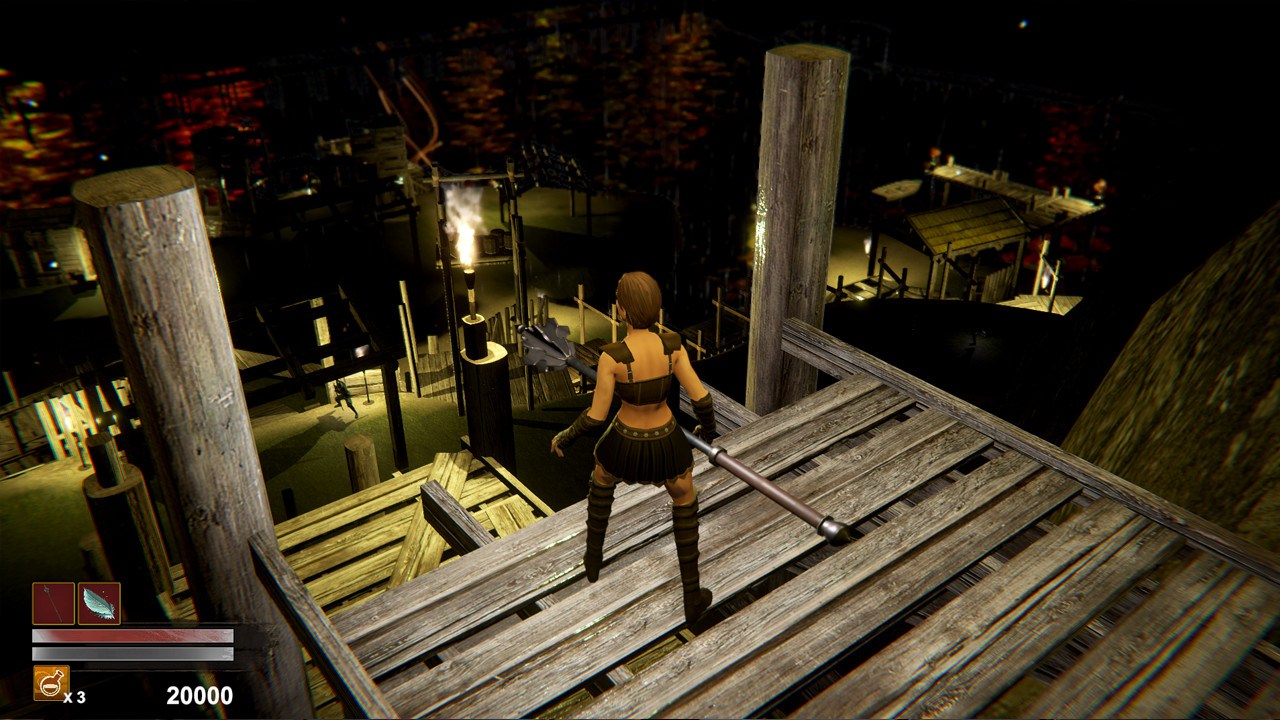Screen dimensions: 1280x720
Task: Click the red health bar
Action: 130,636
